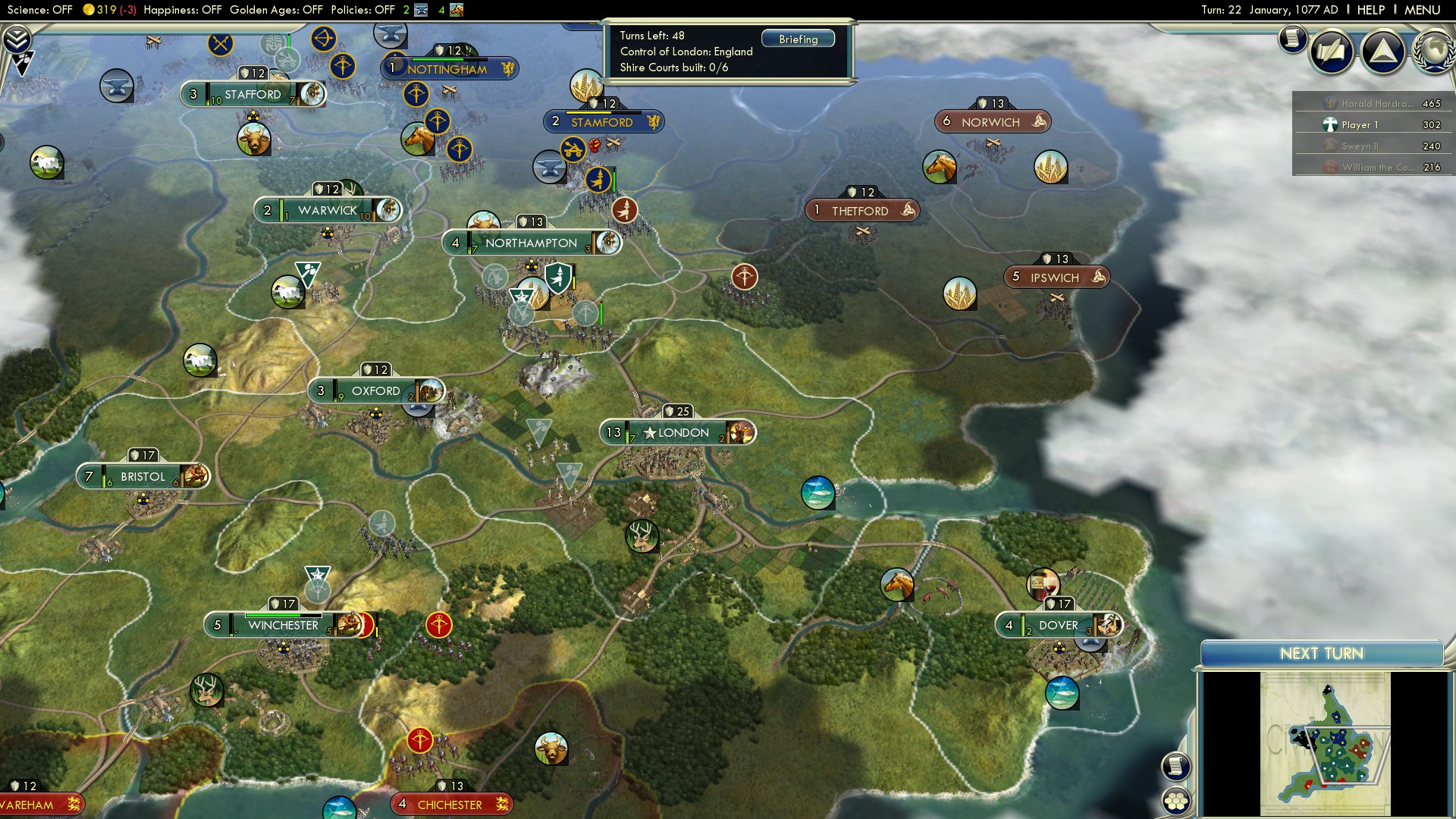Open the Briefing panel from the scenario popup

click(798, 38)
